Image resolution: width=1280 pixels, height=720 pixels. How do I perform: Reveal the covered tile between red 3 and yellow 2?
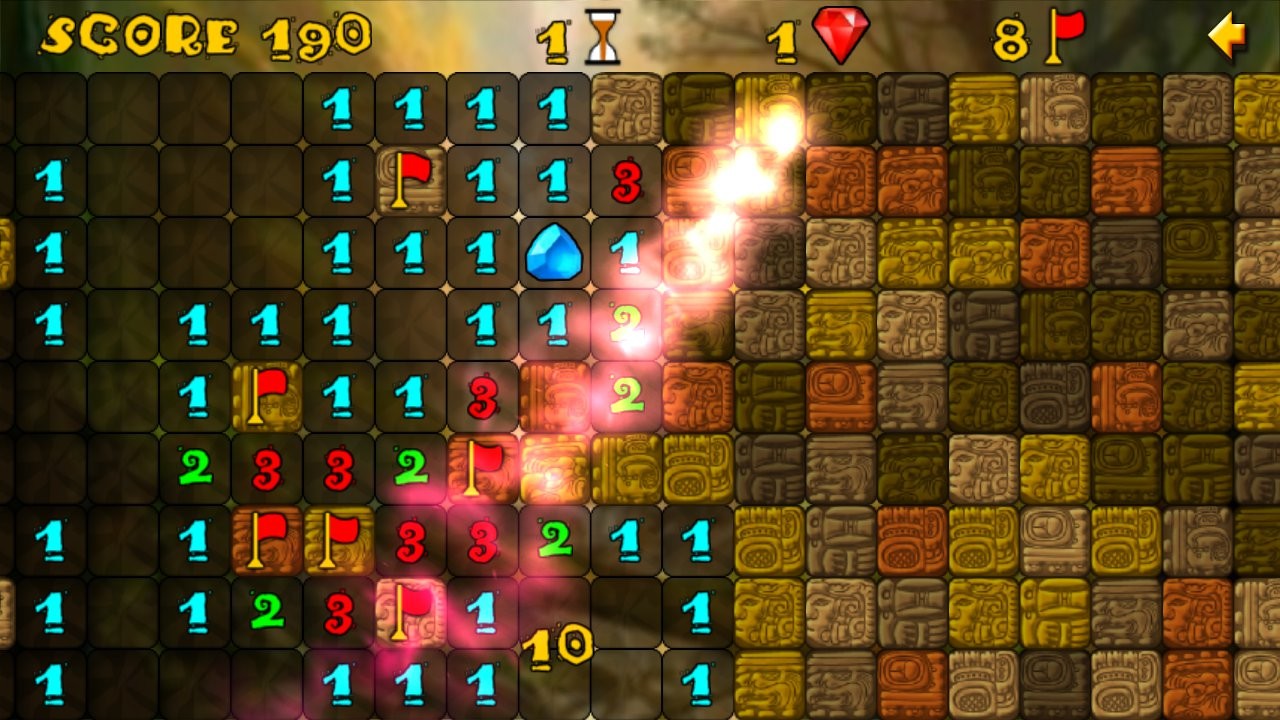(x=554, y=397)
